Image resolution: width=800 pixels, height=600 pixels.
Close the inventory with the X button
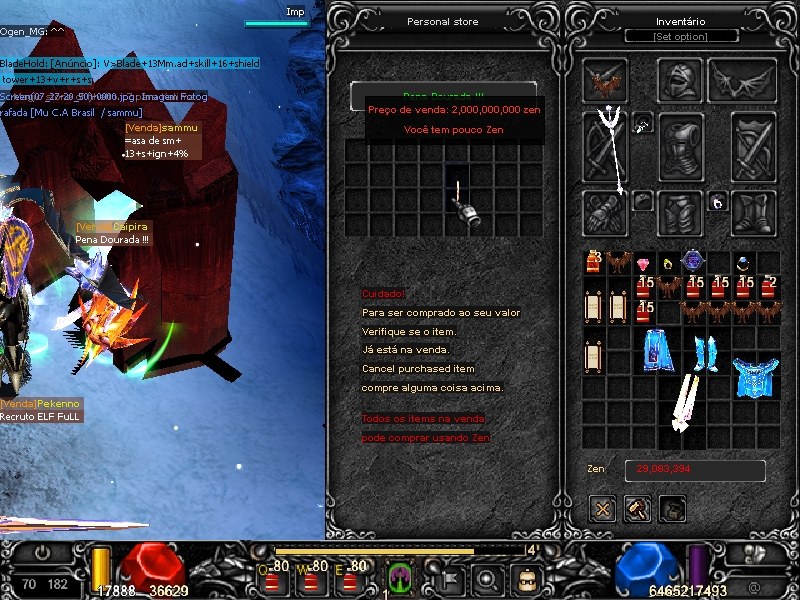click(x=602, y=509)
